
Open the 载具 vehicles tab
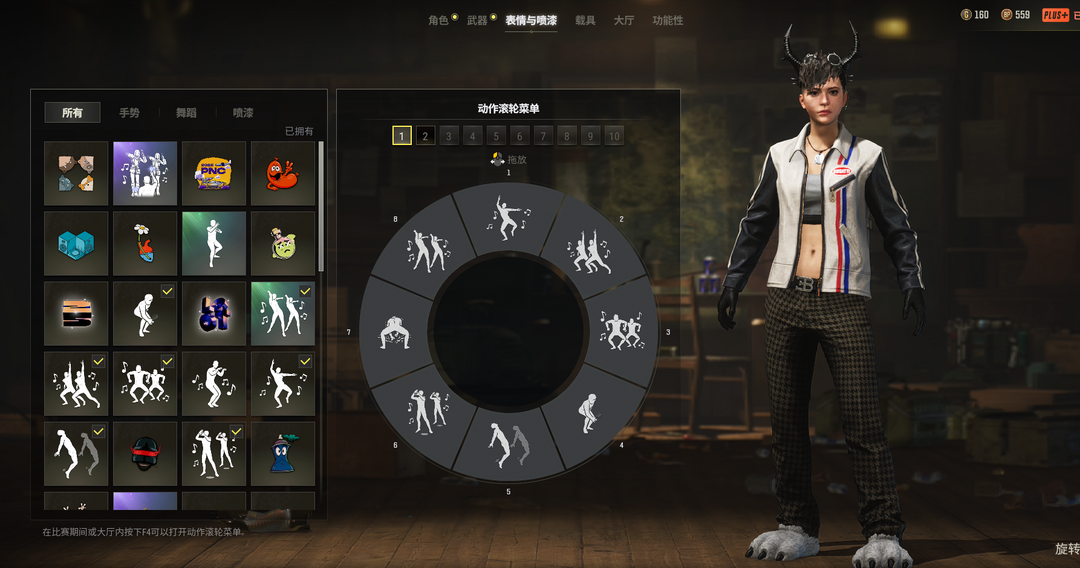point(585,20)
